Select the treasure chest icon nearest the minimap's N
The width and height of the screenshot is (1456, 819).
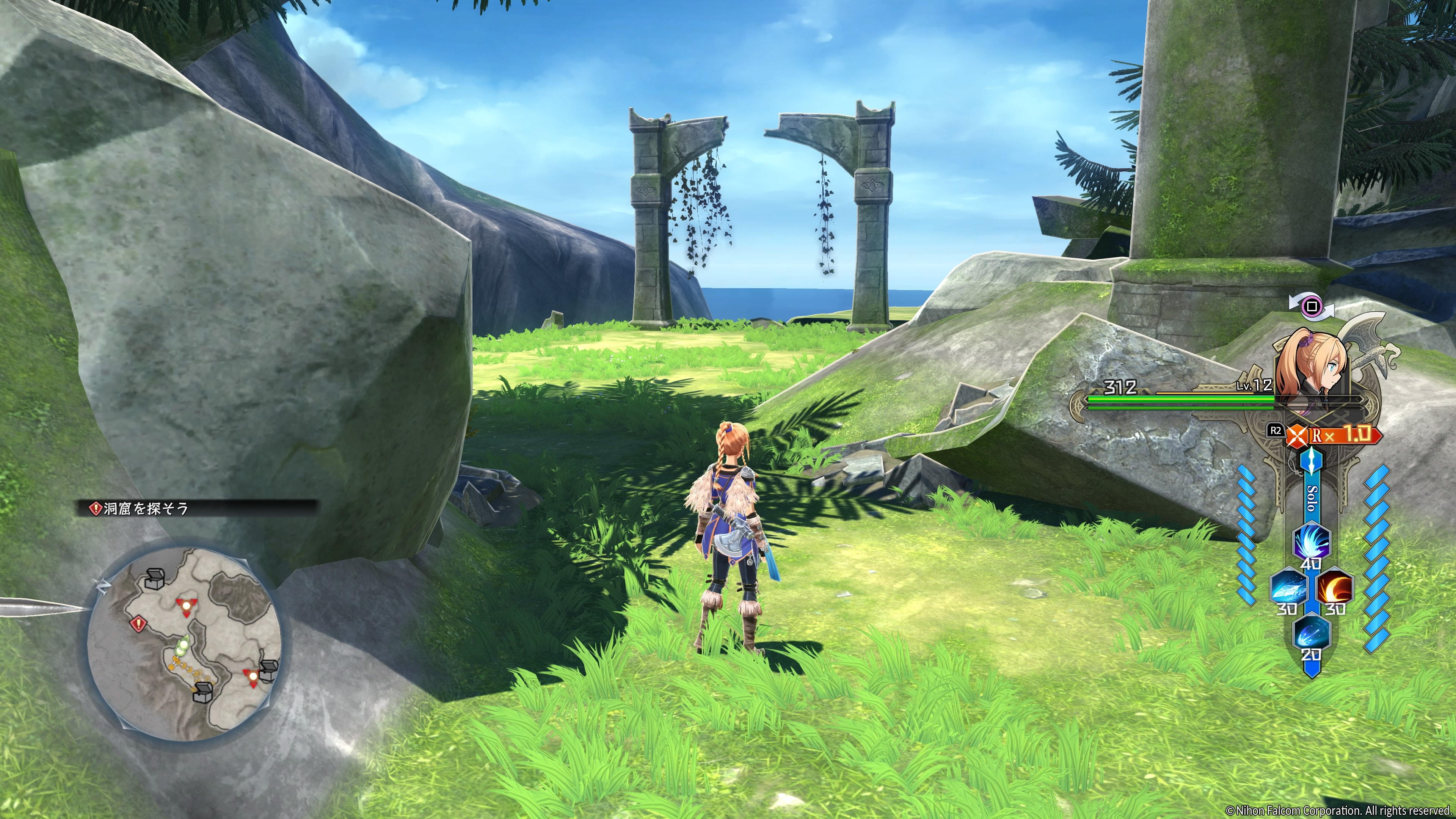154,578
